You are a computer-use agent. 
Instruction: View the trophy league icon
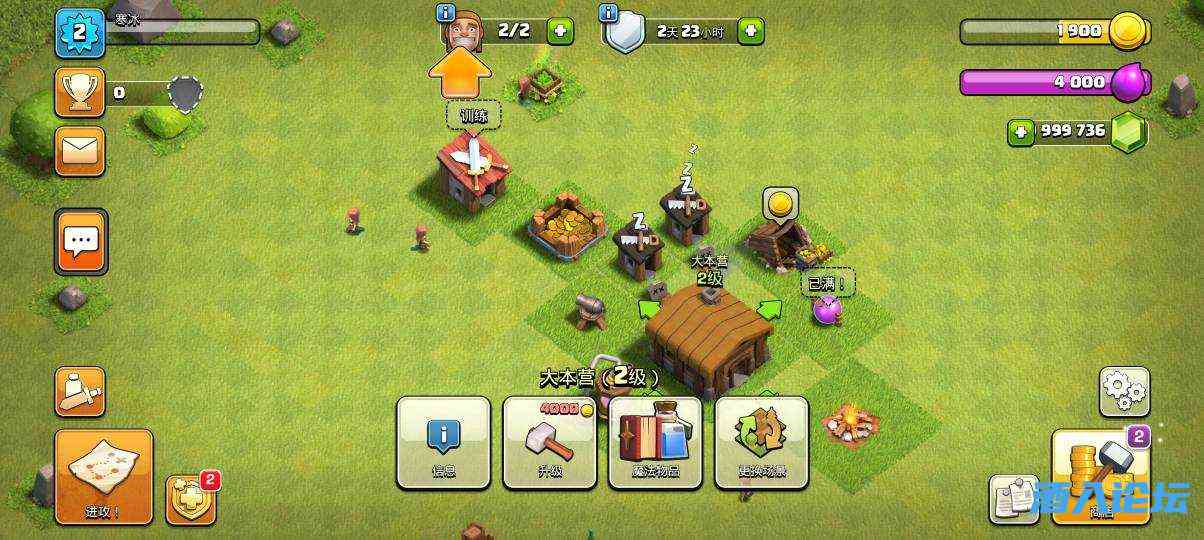click(80, 92)
